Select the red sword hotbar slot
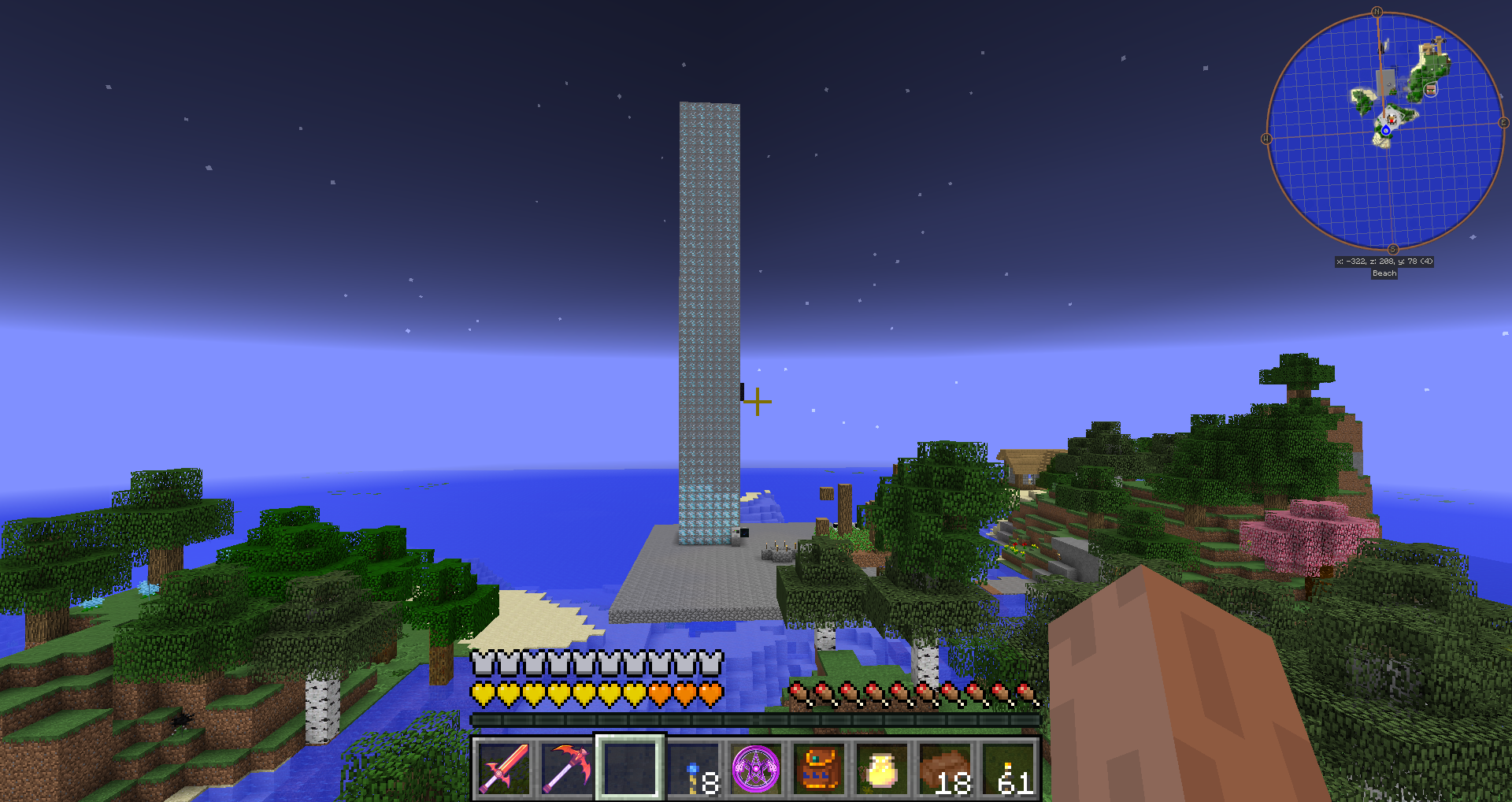The width and height of the screenshot is (1512, 802). [504, 768]
